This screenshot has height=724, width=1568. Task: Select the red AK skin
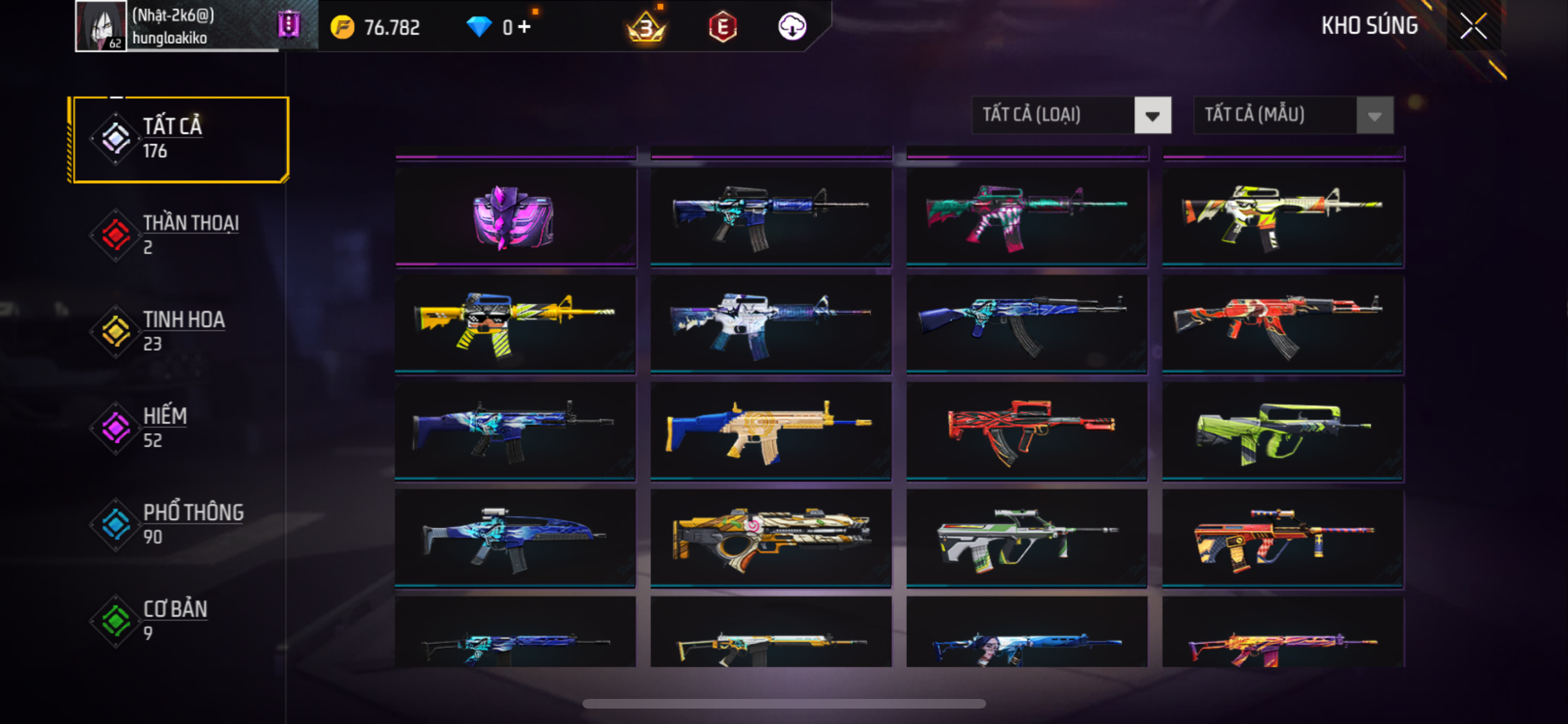click(1282, 324)
